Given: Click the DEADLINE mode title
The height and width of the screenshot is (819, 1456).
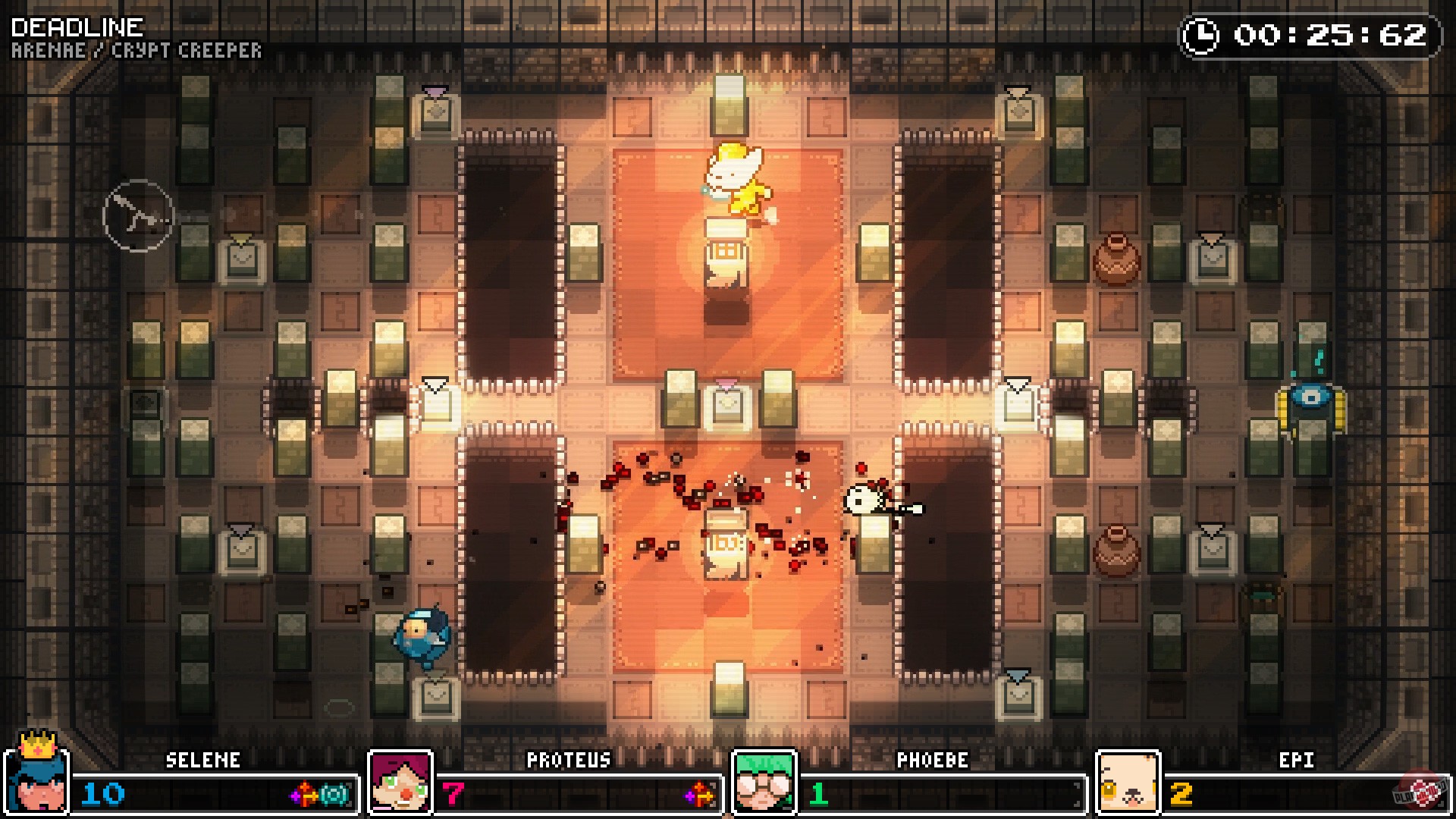Looking at the screenshot, I should click(x=76, y=28).
